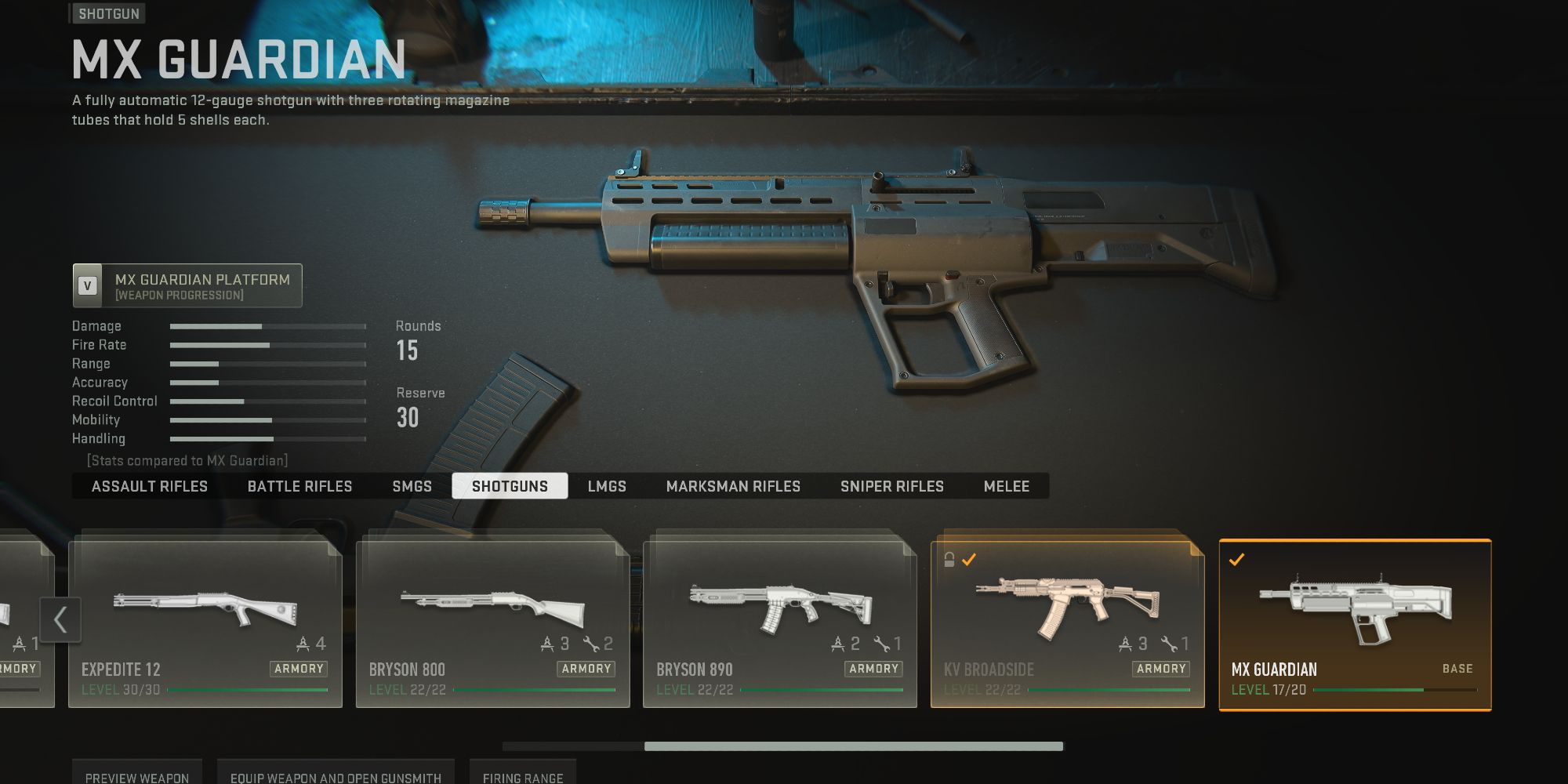Open the SMGs weapon category

pos(412,486)
